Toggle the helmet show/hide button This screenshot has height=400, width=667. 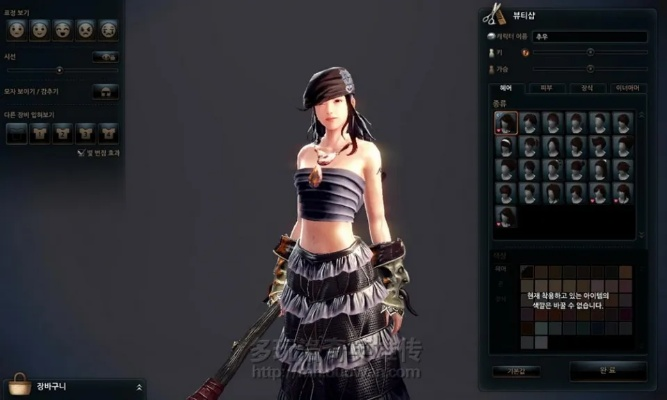click(105, 91)
